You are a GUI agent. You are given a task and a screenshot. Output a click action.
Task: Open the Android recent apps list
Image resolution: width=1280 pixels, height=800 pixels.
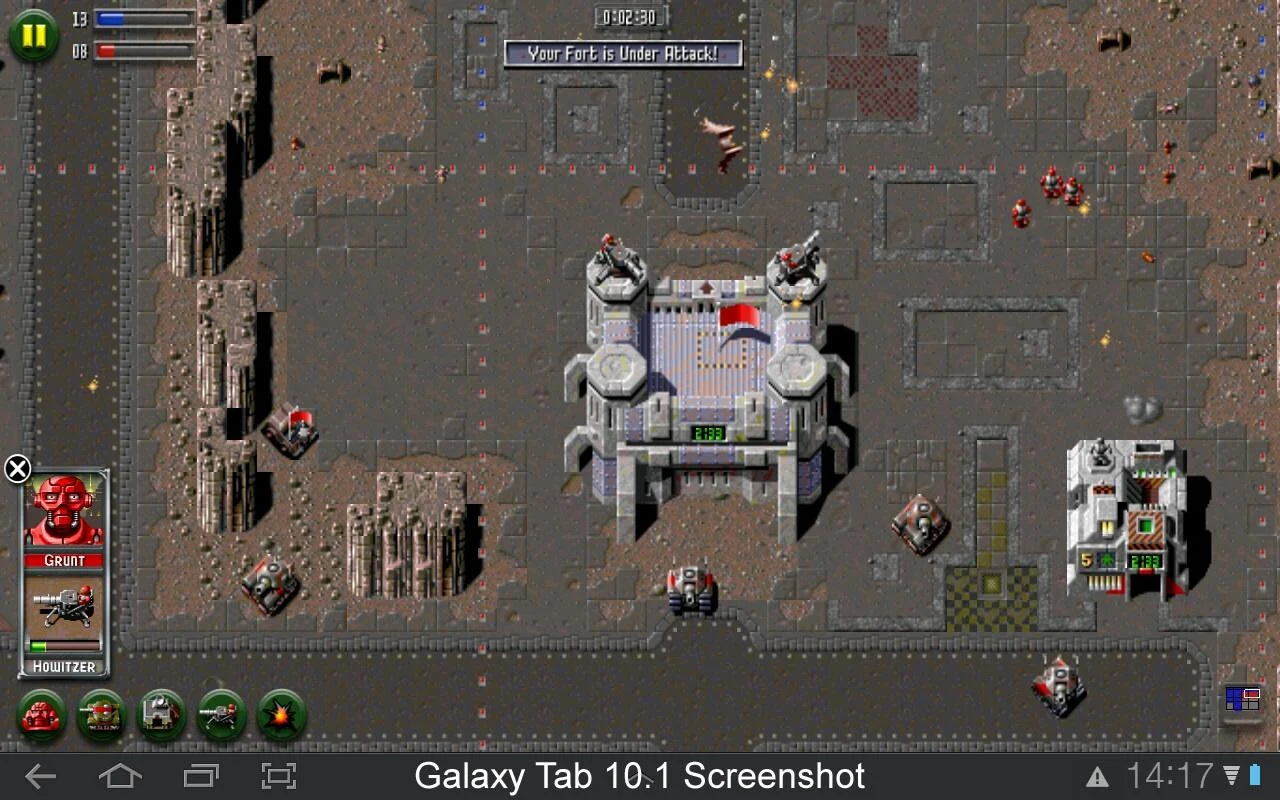201,776
